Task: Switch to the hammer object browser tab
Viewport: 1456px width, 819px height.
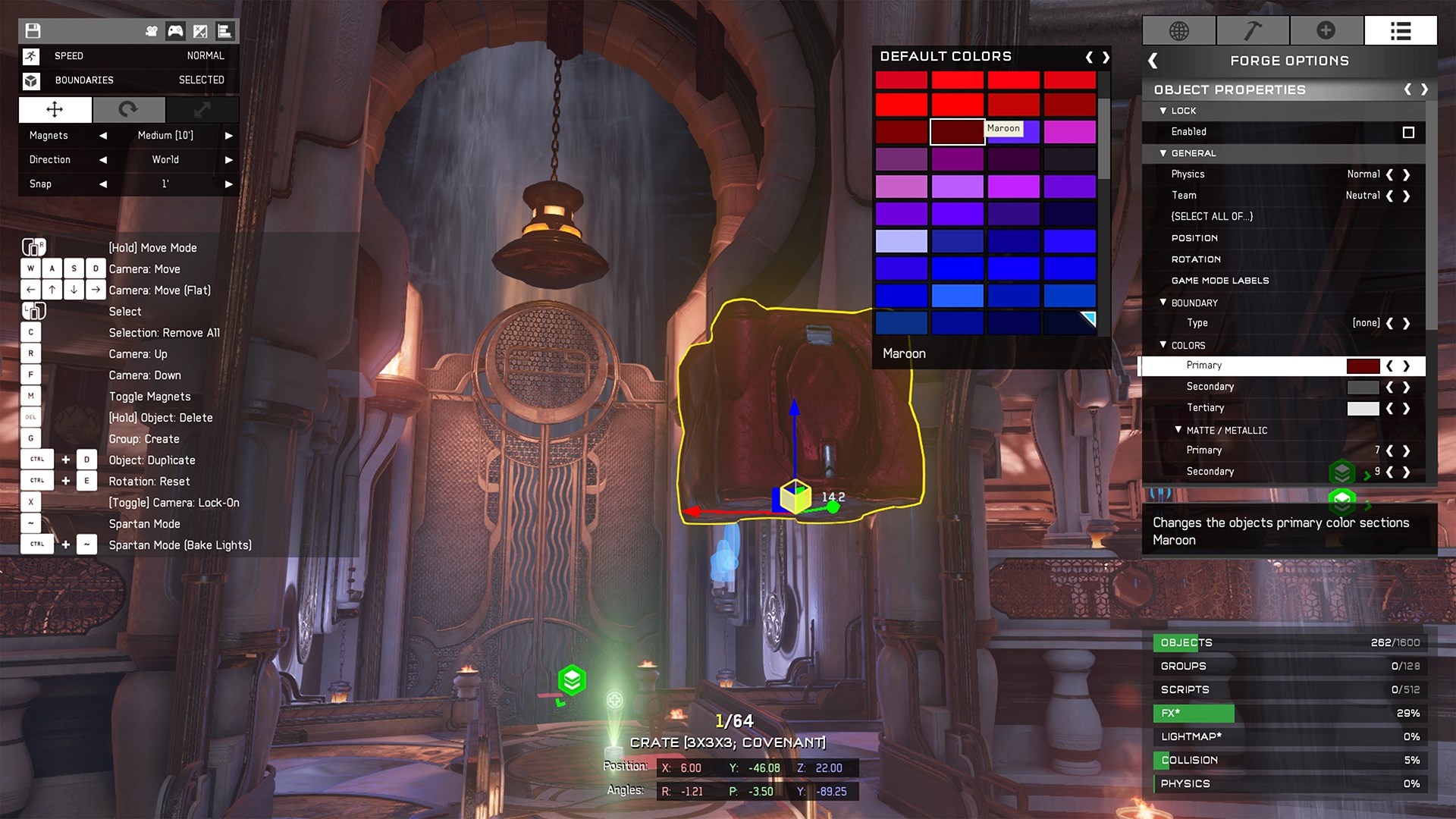Action: pos(1253,30)
